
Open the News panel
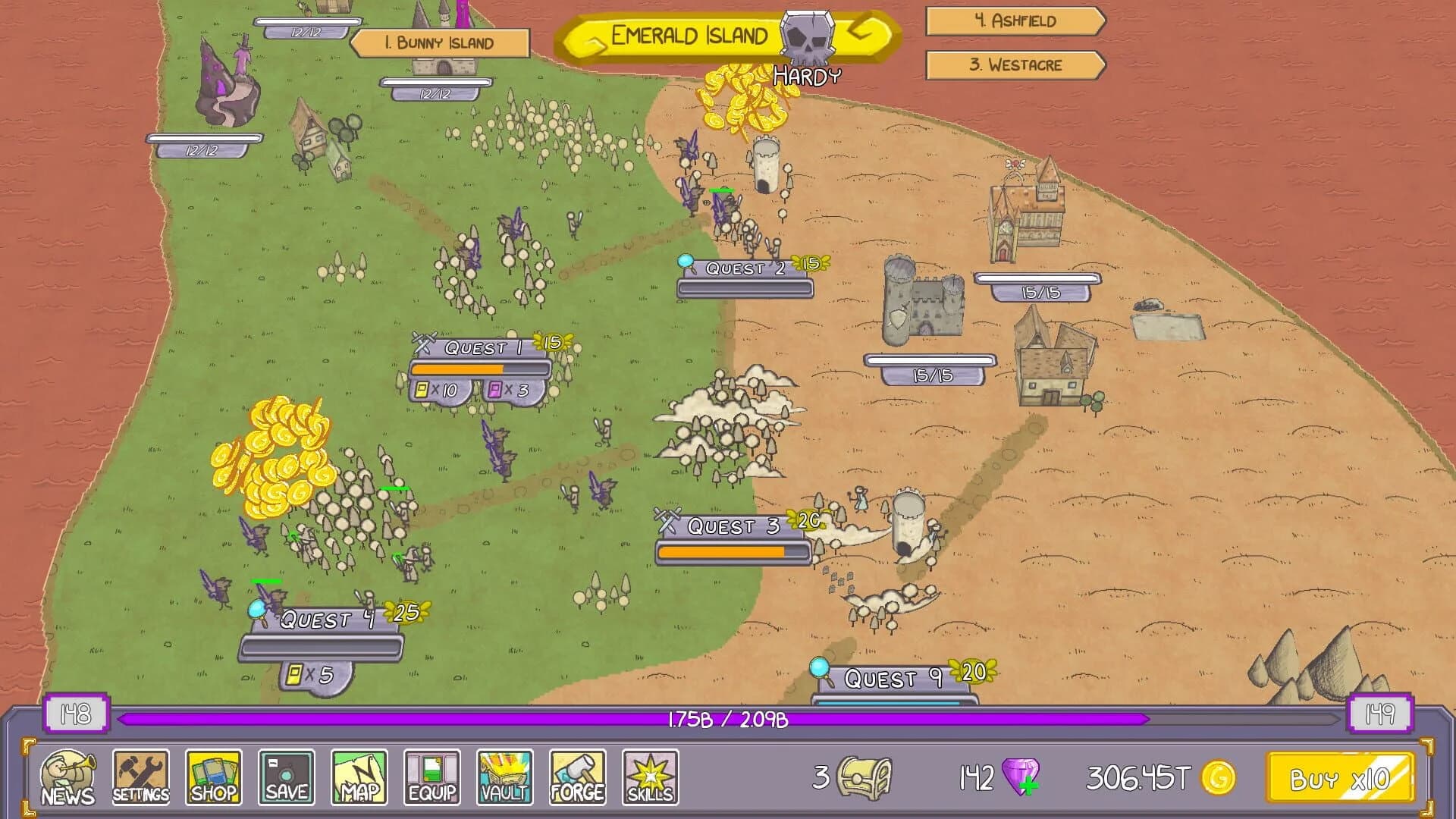67,777
